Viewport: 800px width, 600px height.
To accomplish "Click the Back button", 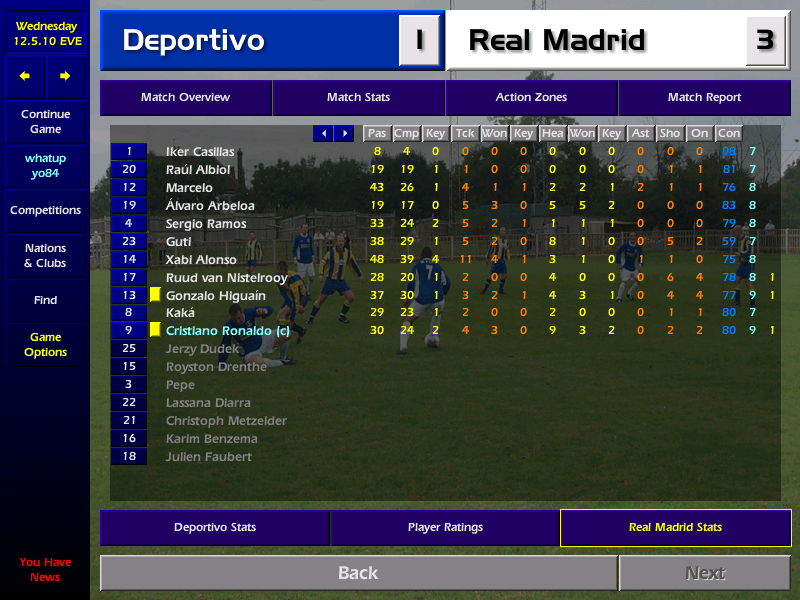I will coord(358,573).
